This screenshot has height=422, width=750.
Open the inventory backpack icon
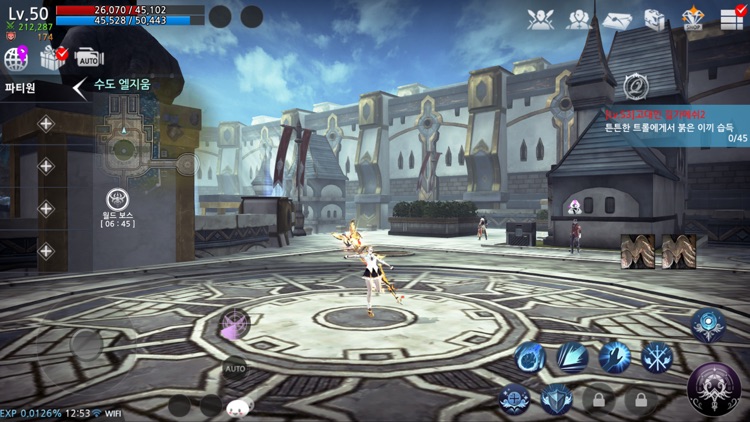click(x=654, y=19)
